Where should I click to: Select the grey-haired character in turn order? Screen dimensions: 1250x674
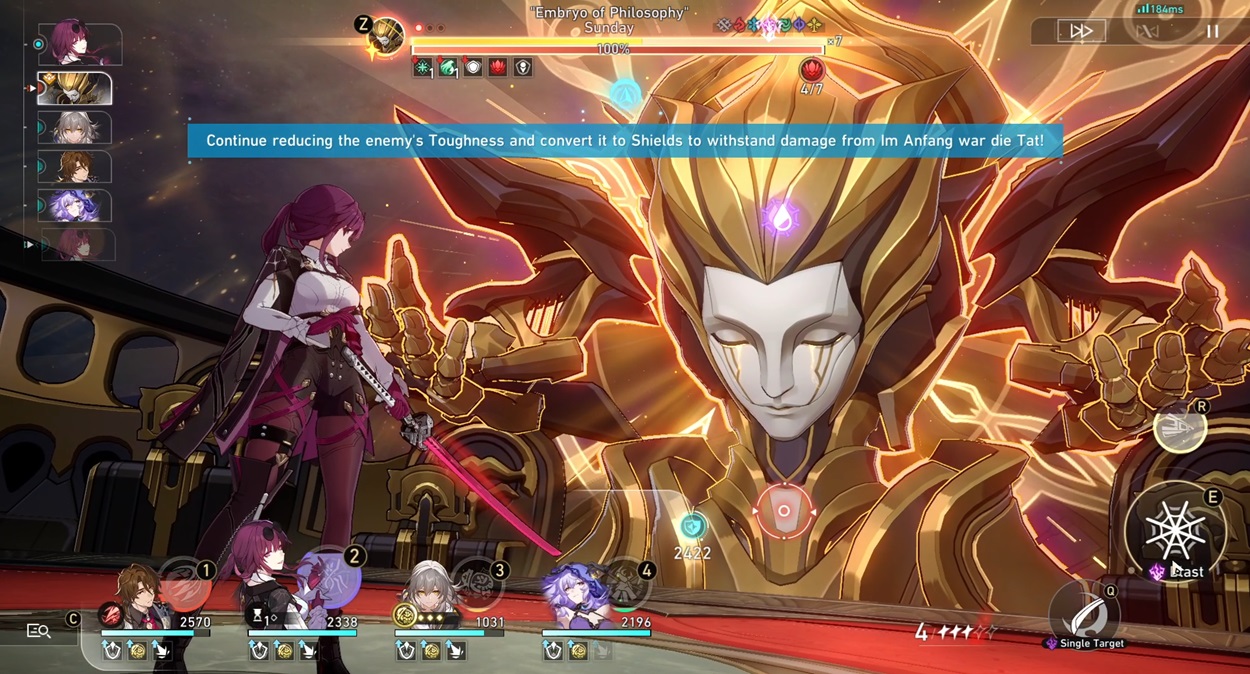[75, 128]
